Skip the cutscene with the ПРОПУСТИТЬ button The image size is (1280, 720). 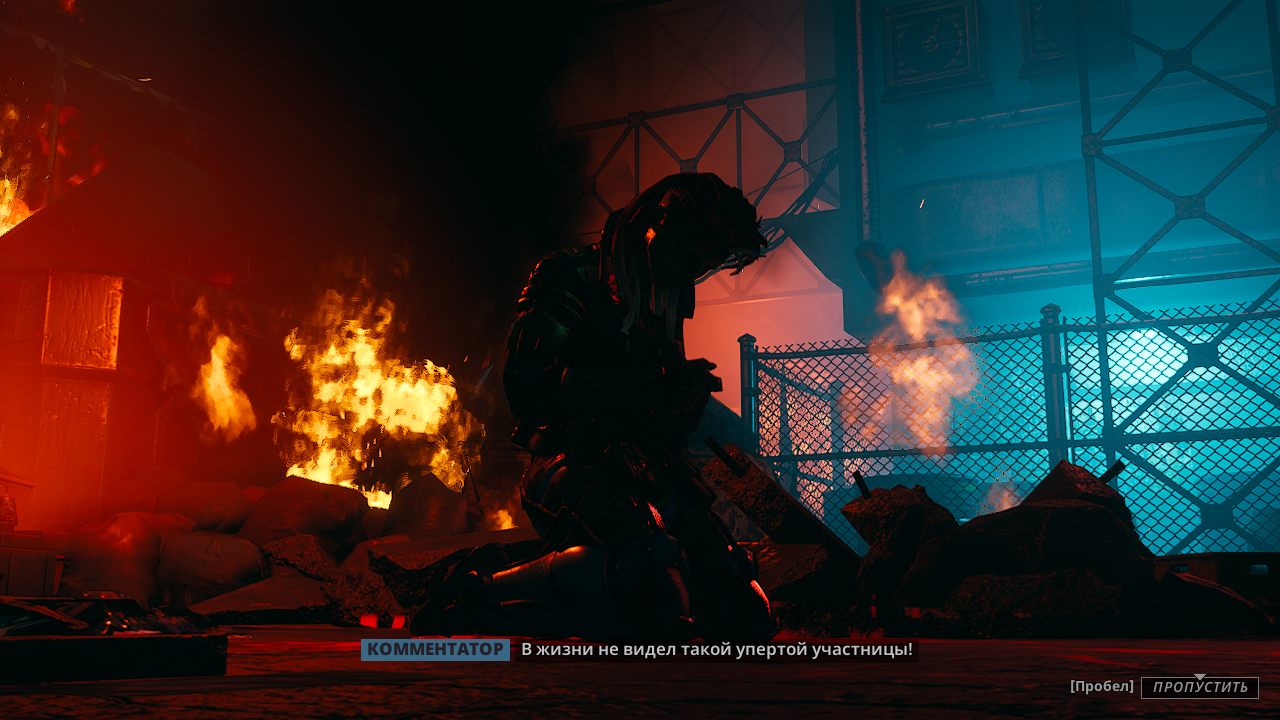tap(1199, 687)
